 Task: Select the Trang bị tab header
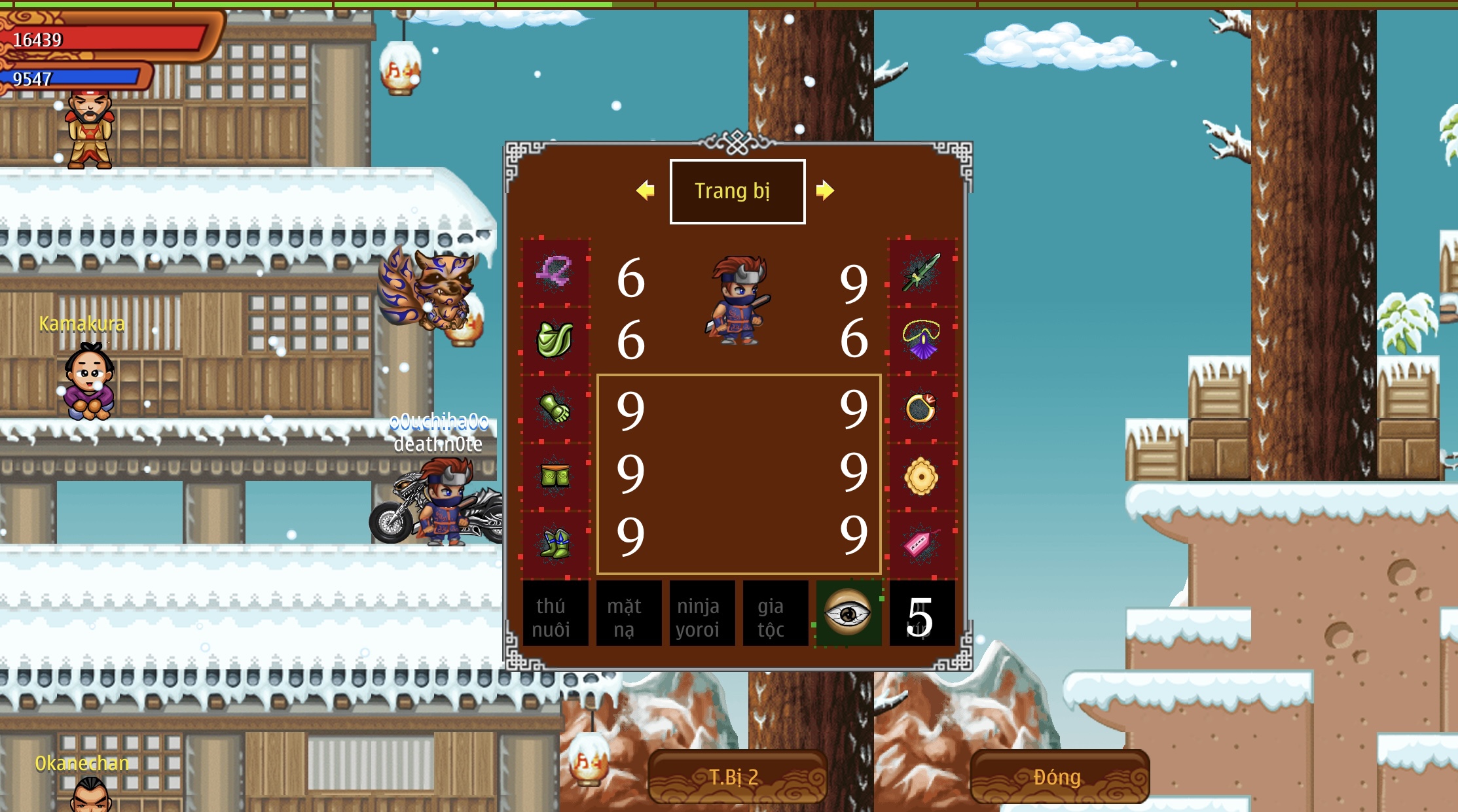pyautogui.click(x=737, y=191)
